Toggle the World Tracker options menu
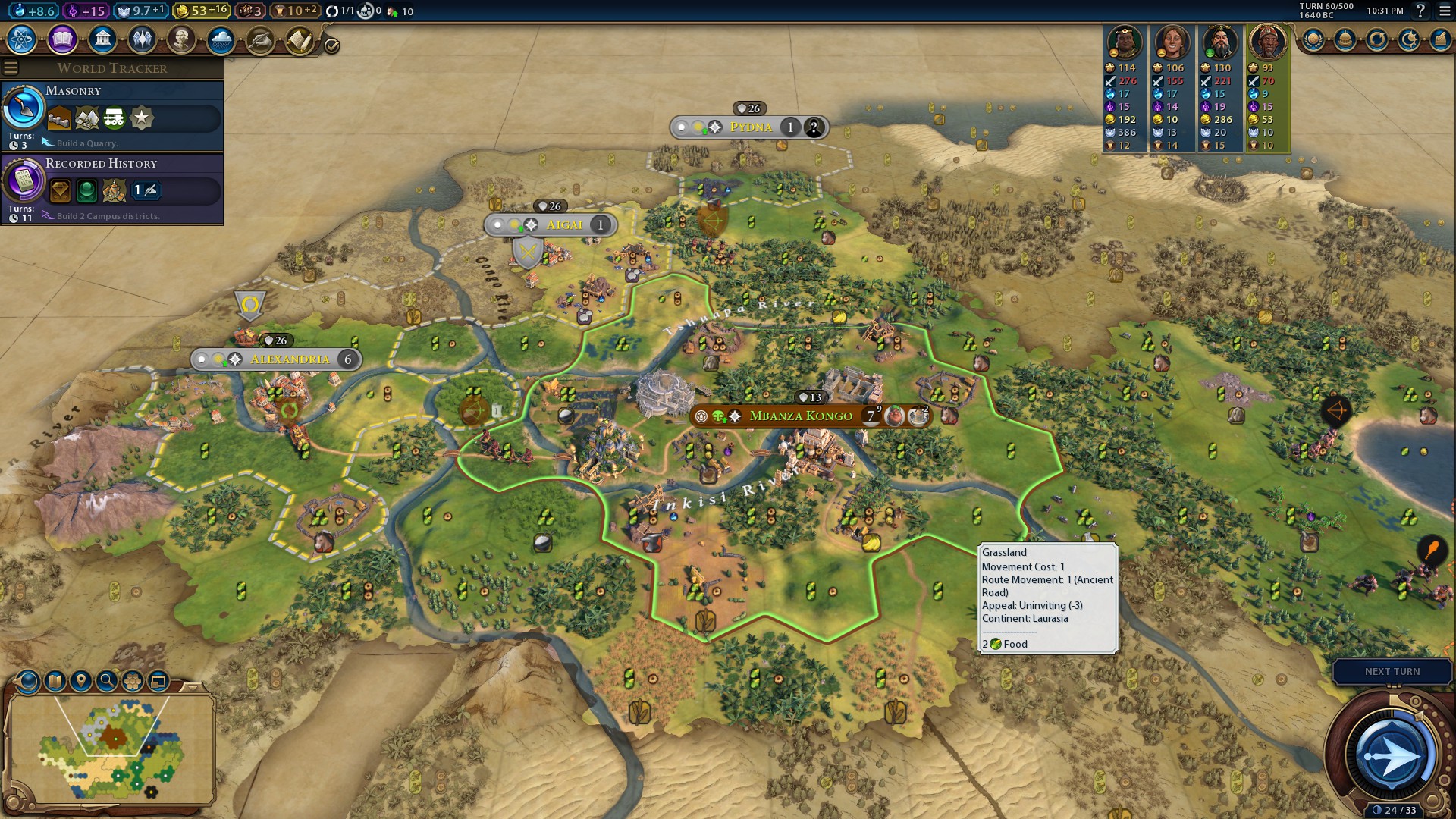 (11, 68)
